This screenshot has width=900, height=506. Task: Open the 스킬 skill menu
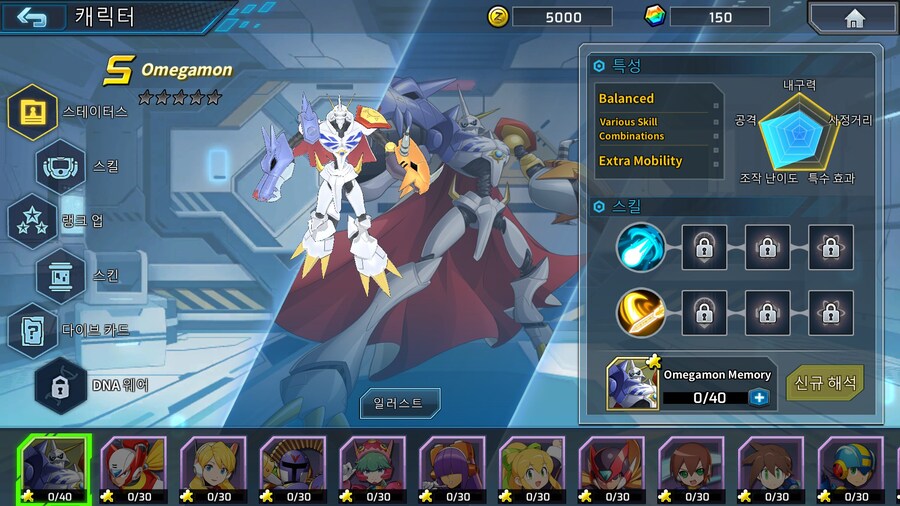click(x=61, y=166)
